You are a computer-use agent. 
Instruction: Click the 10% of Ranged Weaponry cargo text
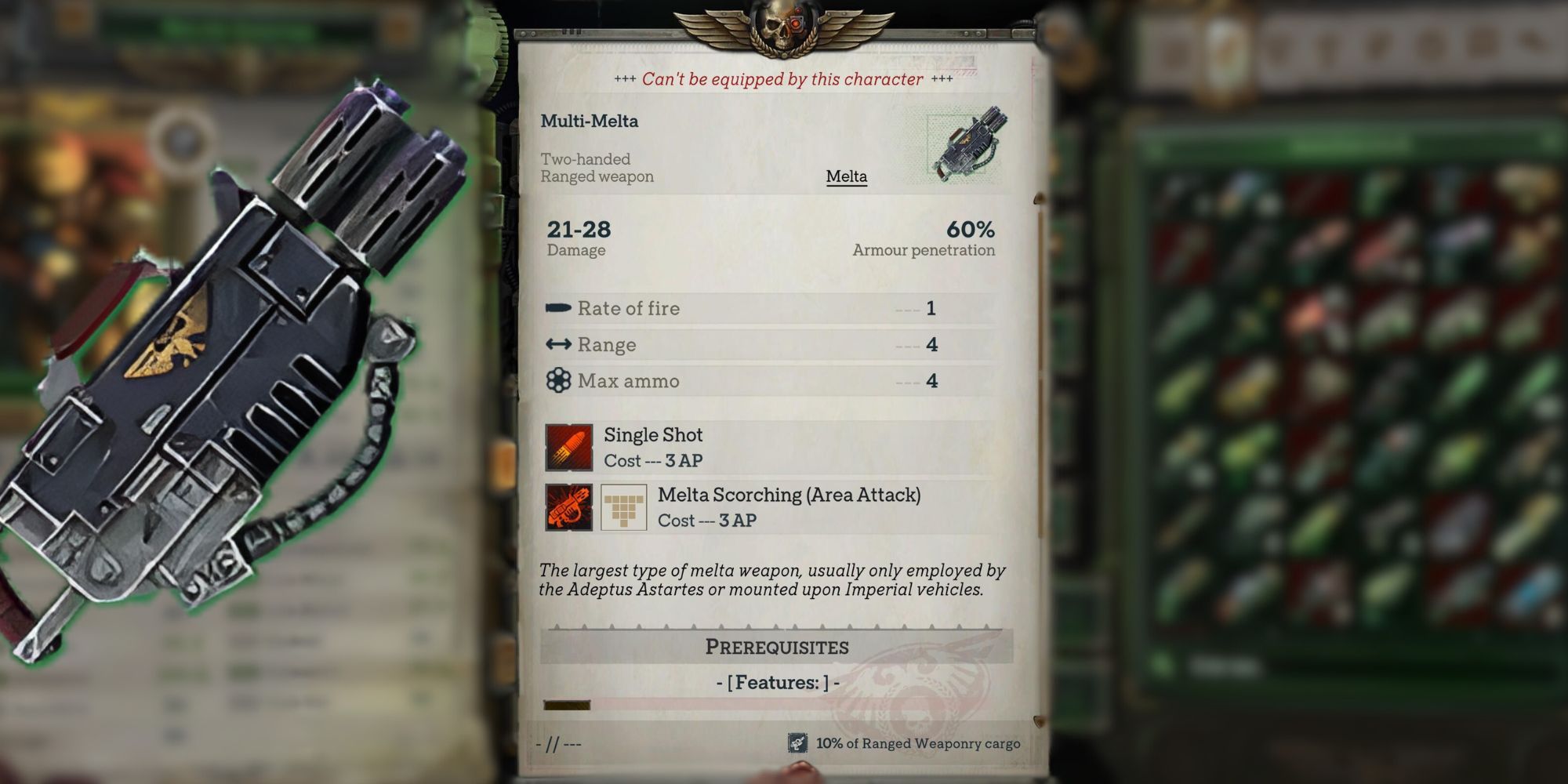[917, 742]
